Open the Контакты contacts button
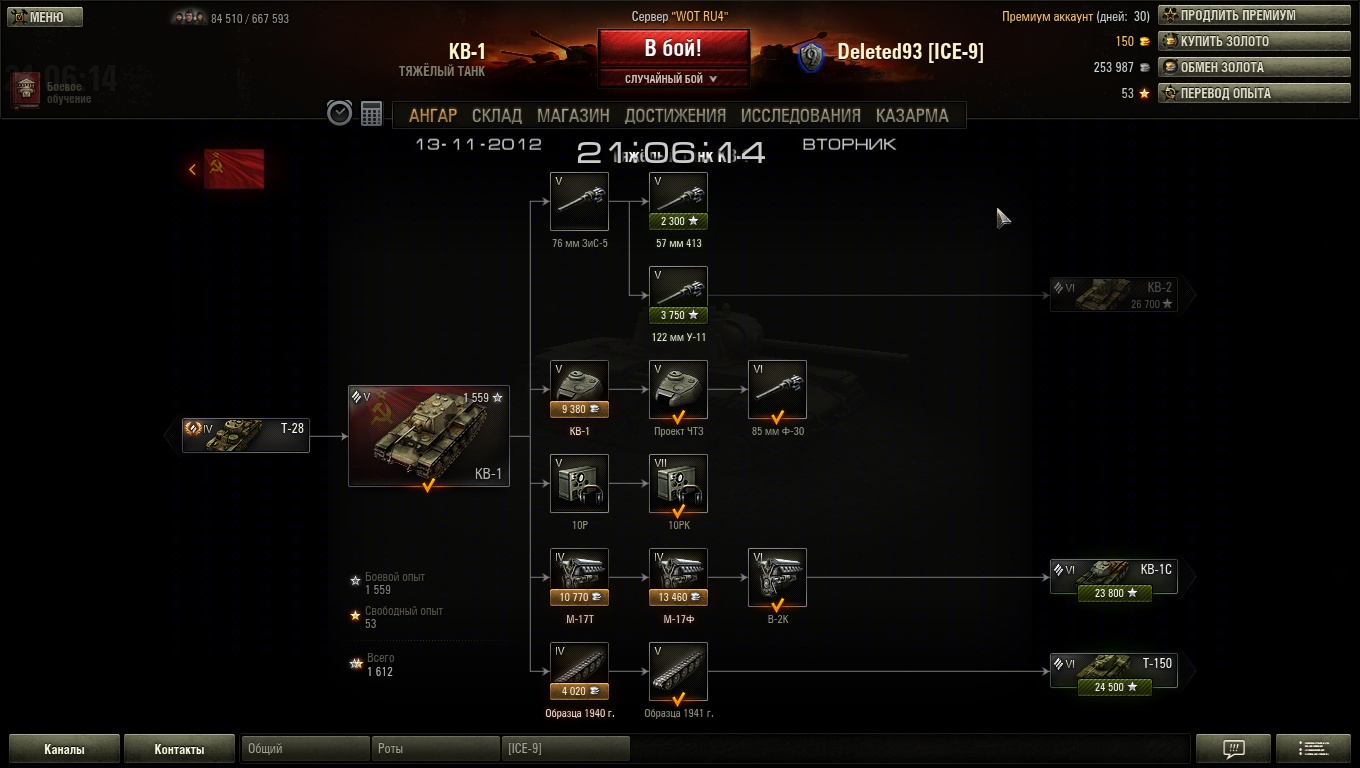 179,749
